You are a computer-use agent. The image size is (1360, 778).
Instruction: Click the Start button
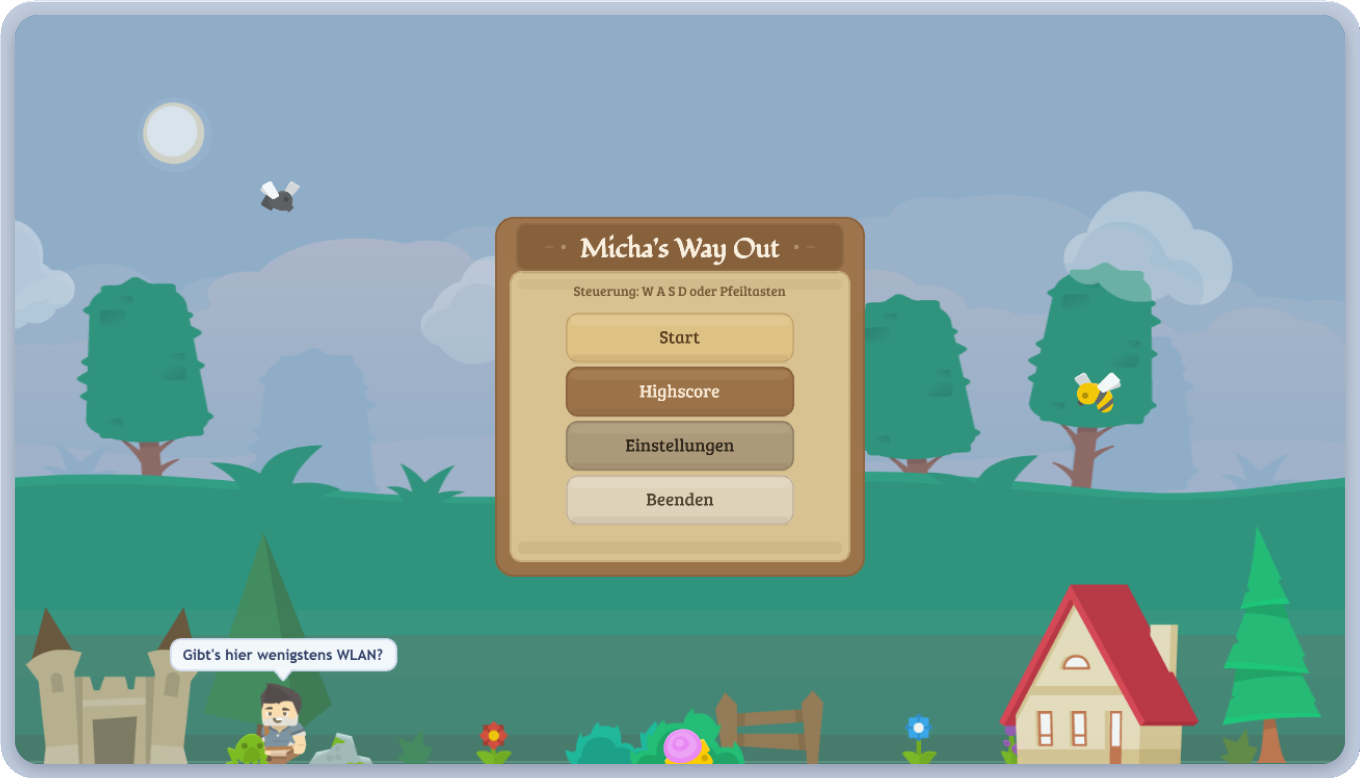coord(679,338)
